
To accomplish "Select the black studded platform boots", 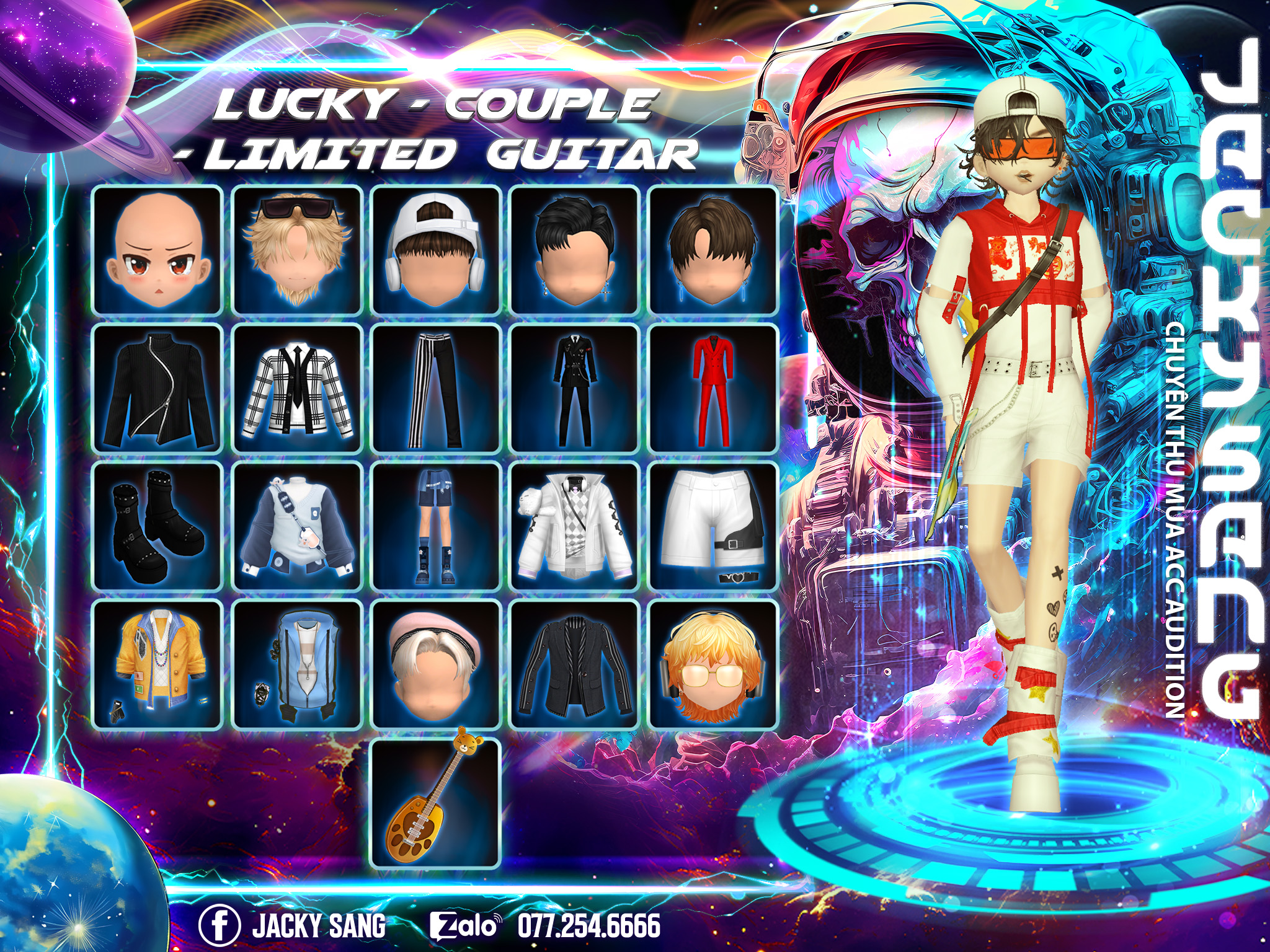I will coord(158,527).
